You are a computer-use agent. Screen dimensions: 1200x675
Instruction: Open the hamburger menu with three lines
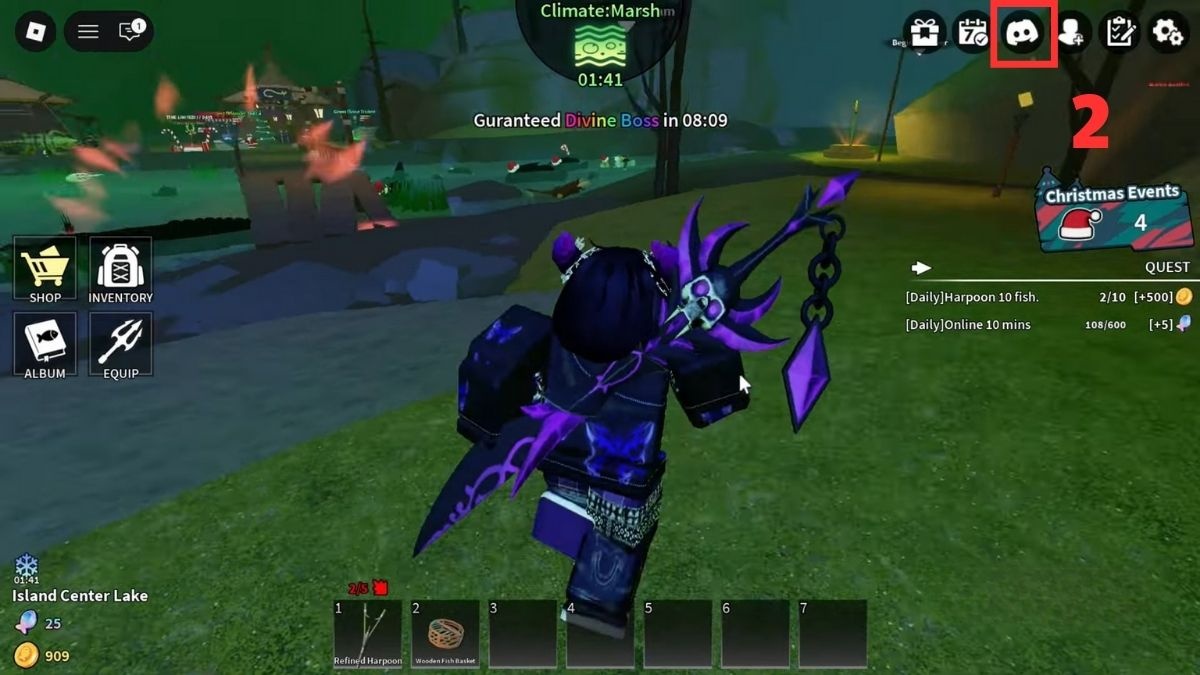(x=88, y=32)
